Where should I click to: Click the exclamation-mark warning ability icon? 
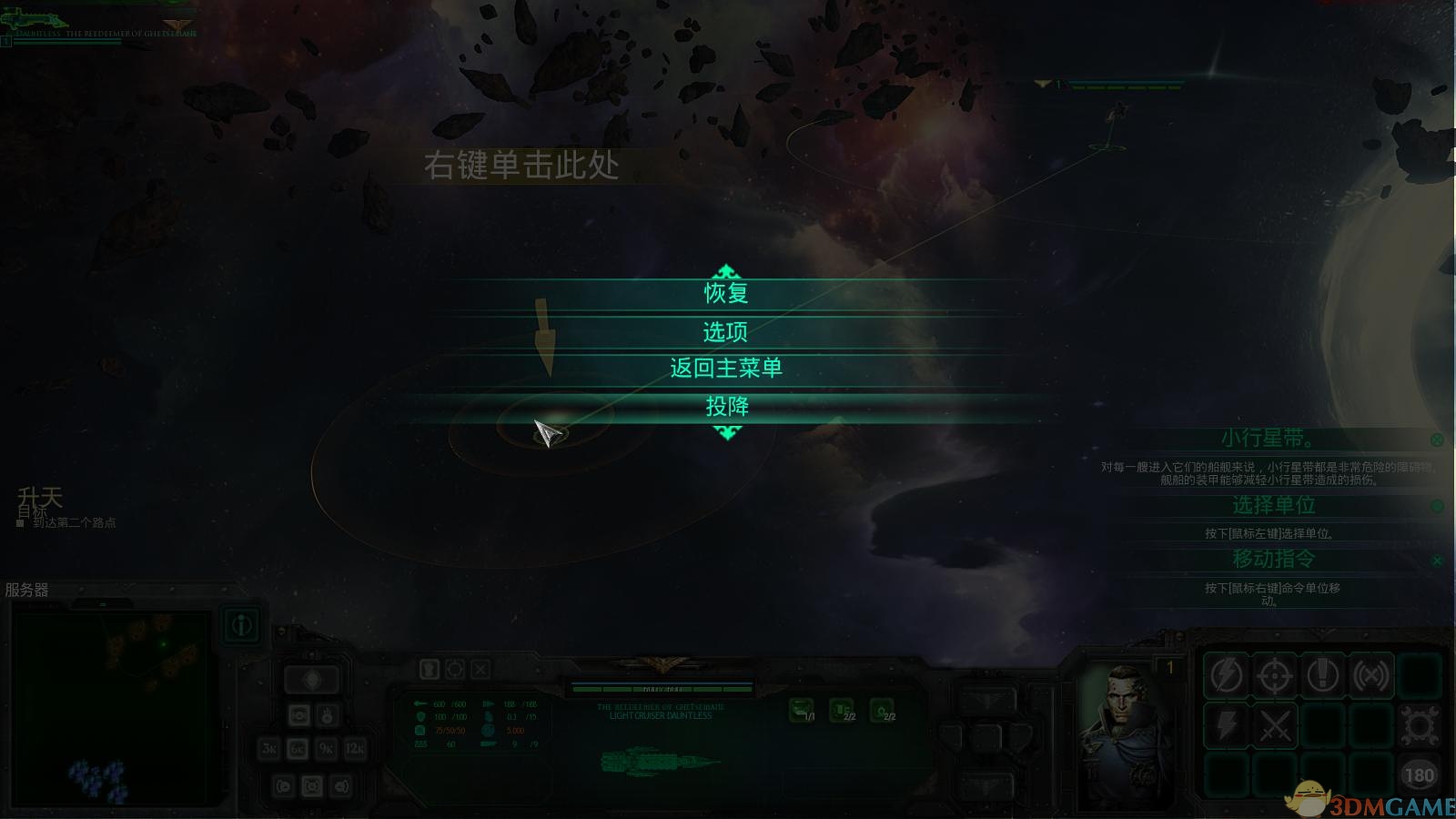click(1322, 675)
